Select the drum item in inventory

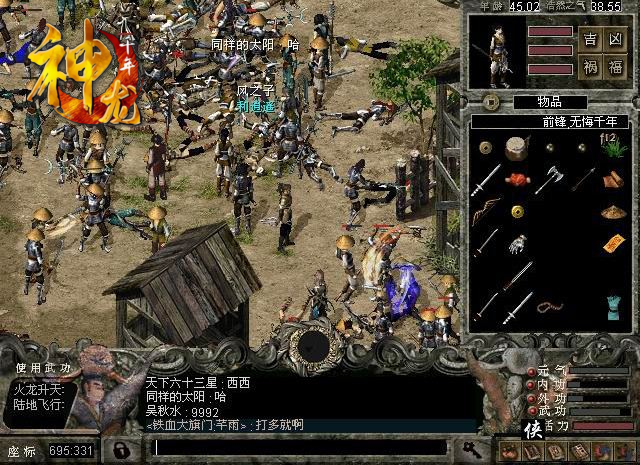pyautogui.click(x=517, y=148)
